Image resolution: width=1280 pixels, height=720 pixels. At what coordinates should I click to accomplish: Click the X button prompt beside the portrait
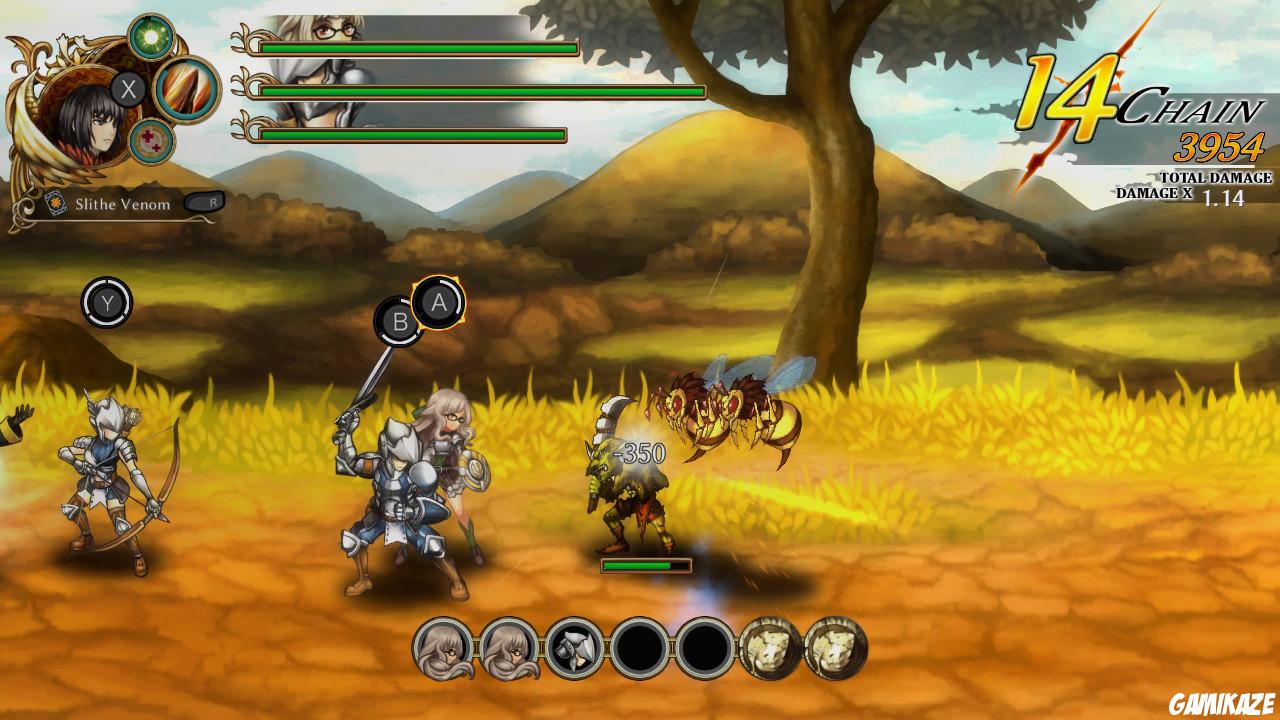[126, 88]
